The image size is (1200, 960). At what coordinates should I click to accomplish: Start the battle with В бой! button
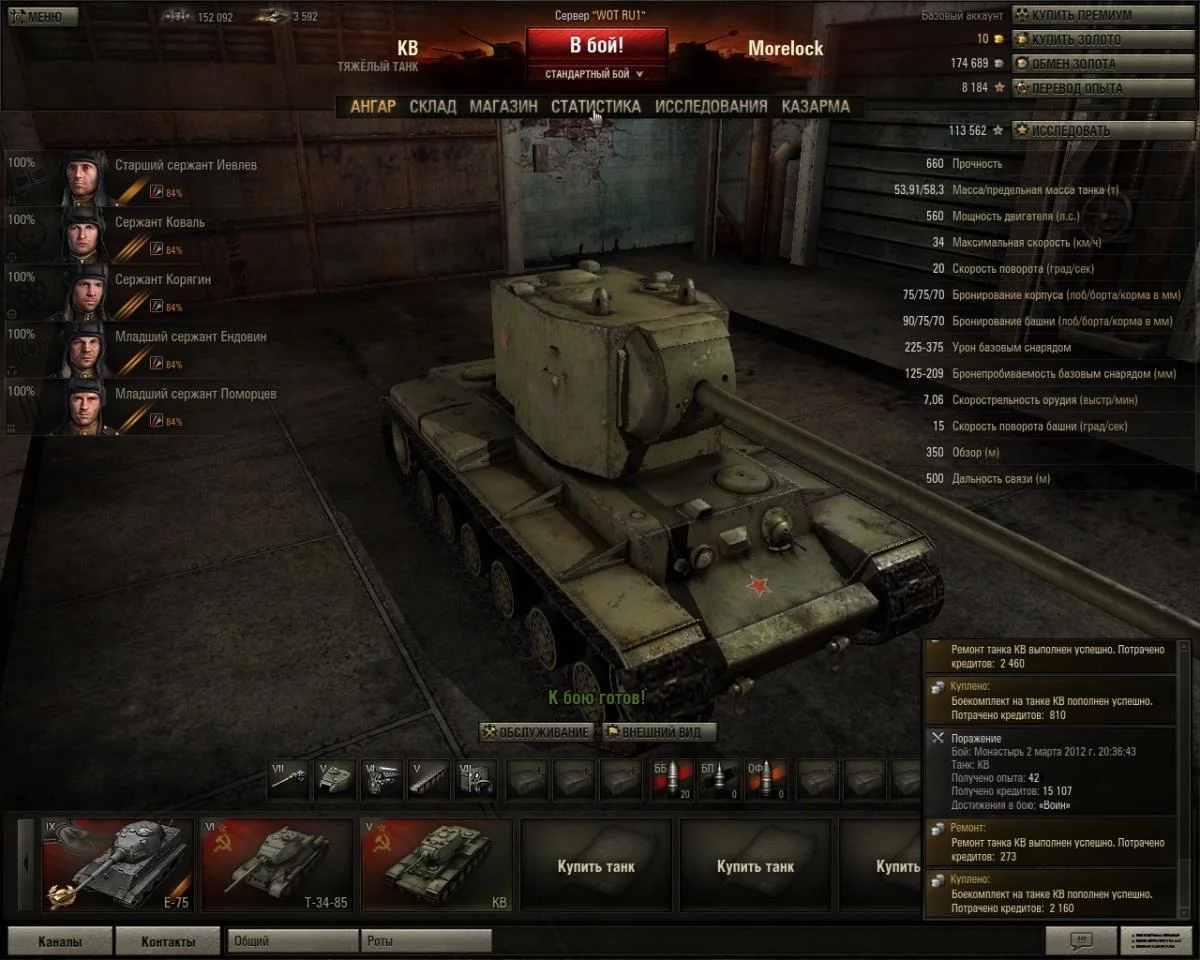coord(596,46)
